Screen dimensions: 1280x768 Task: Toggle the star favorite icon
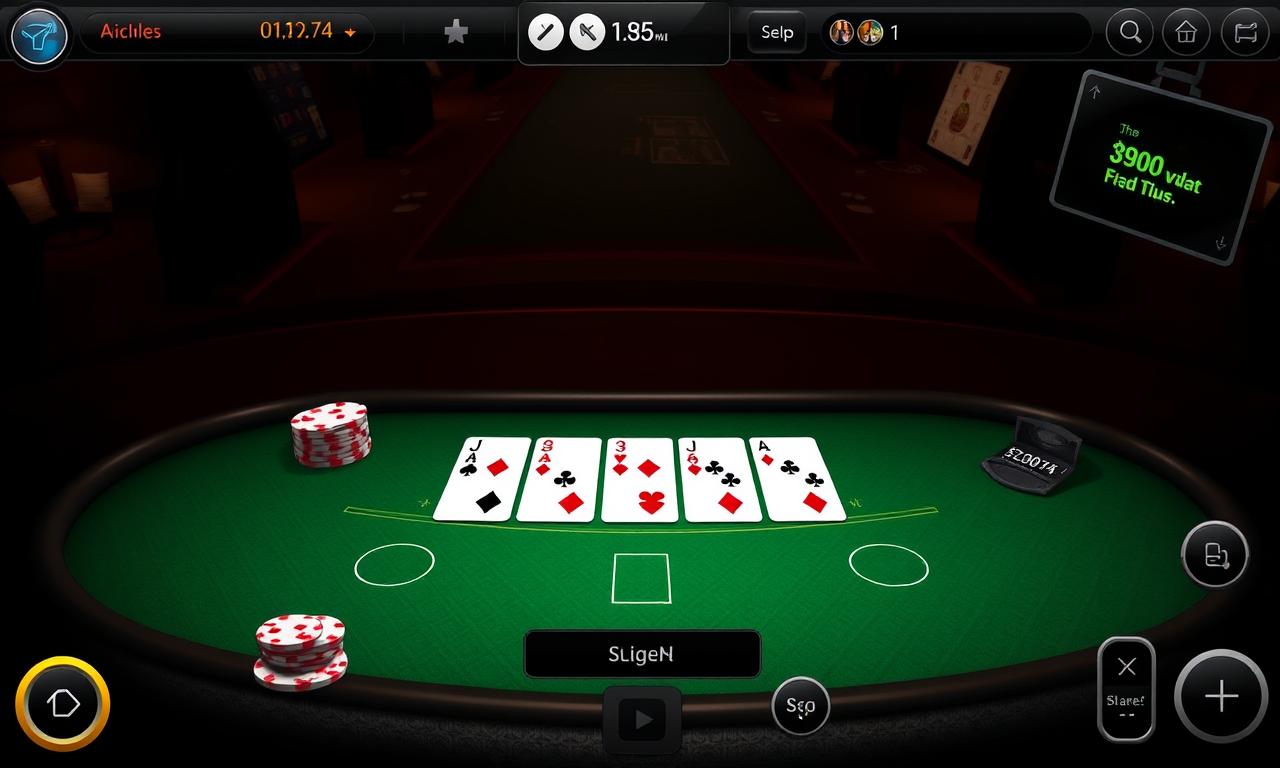point(456,32)
